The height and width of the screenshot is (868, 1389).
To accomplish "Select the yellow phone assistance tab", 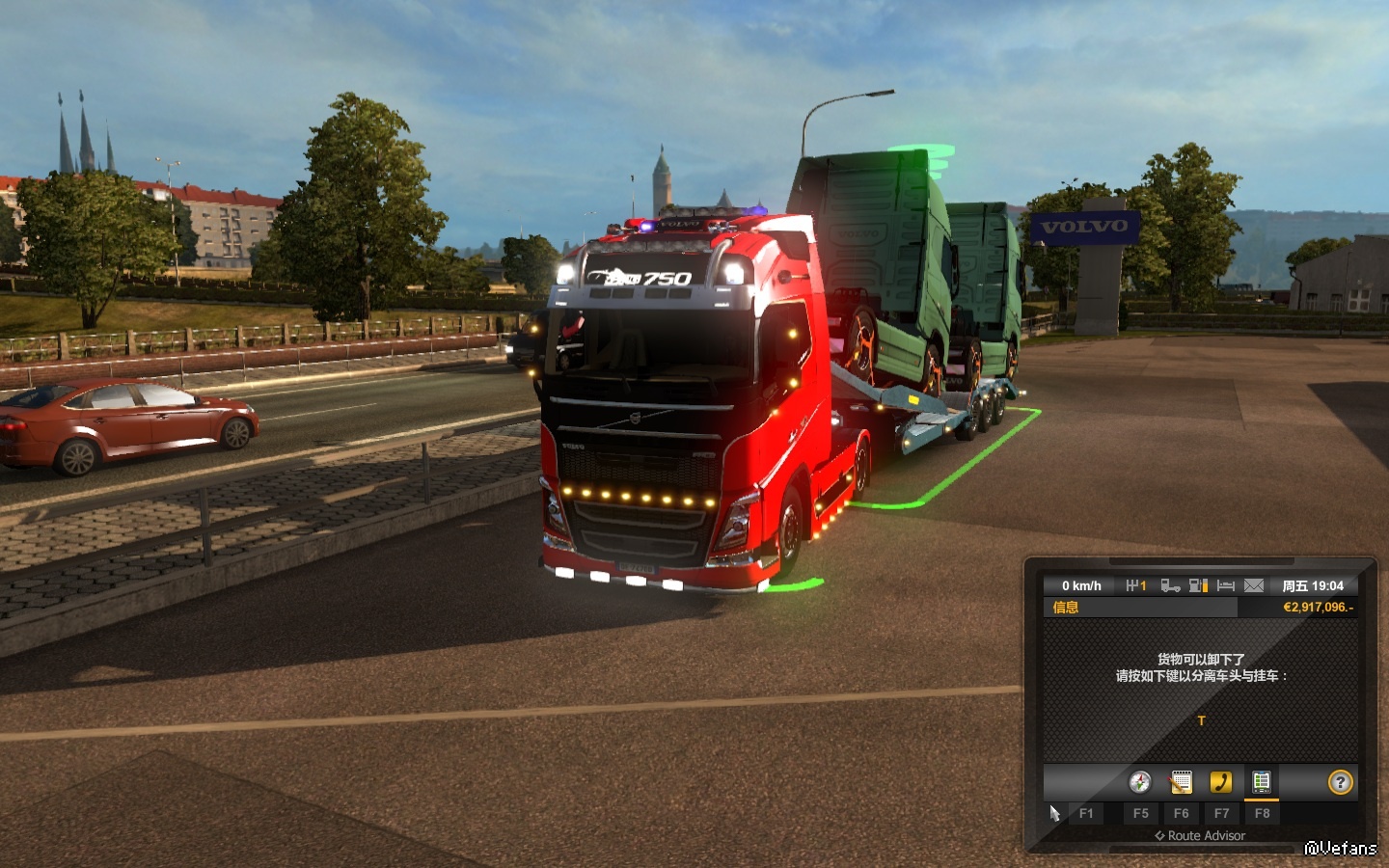I will click(1221, 782).
